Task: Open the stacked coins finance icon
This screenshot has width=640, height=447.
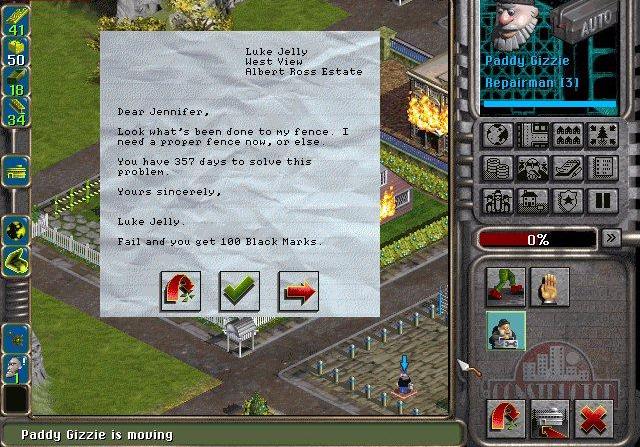Action: 497,167
